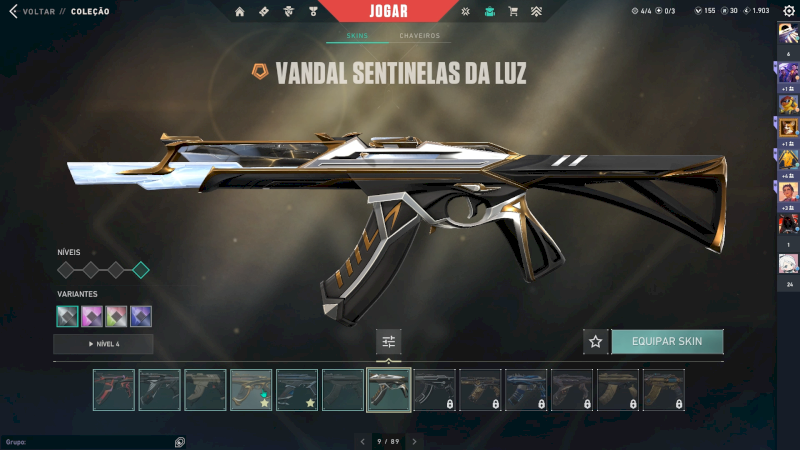Choose the blue-purple variant swatch

point(141,316)
